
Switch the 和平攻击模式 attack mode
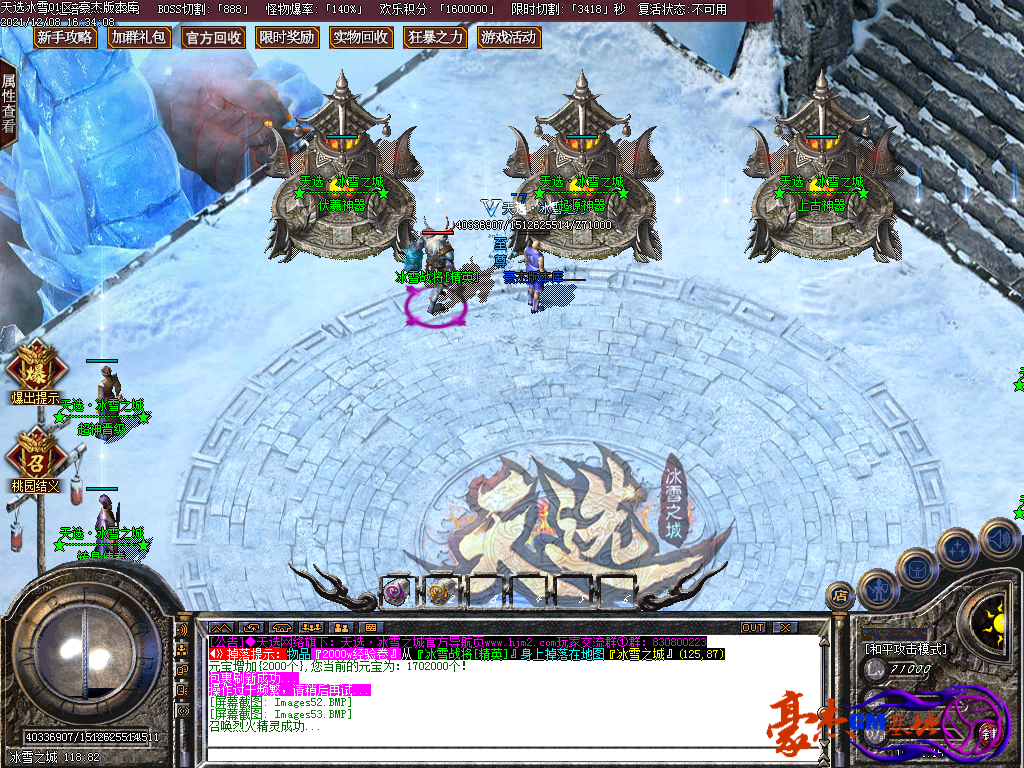click(905, 649)
